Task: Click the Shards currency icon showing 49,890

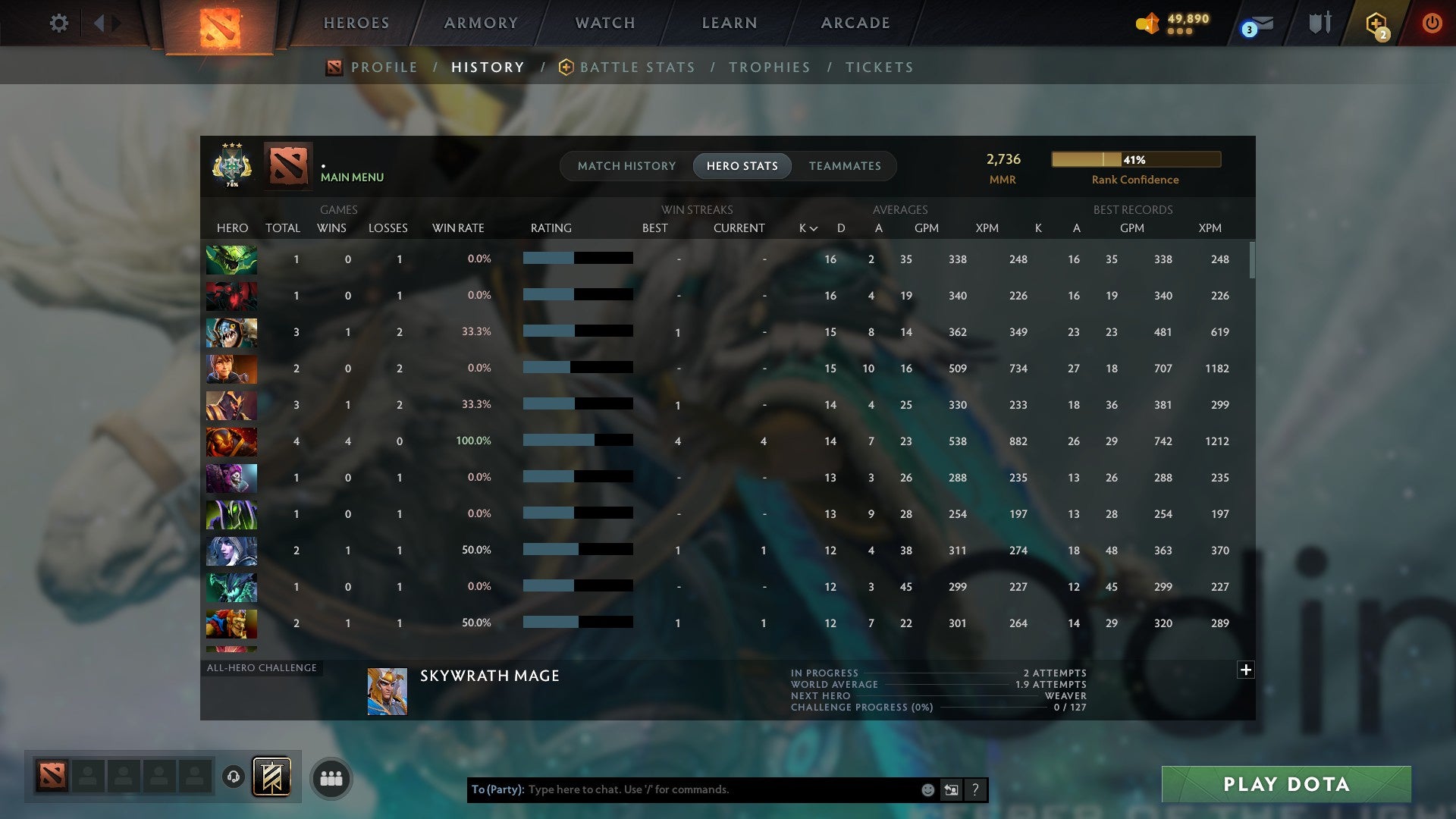Action: coord(1147,24)
